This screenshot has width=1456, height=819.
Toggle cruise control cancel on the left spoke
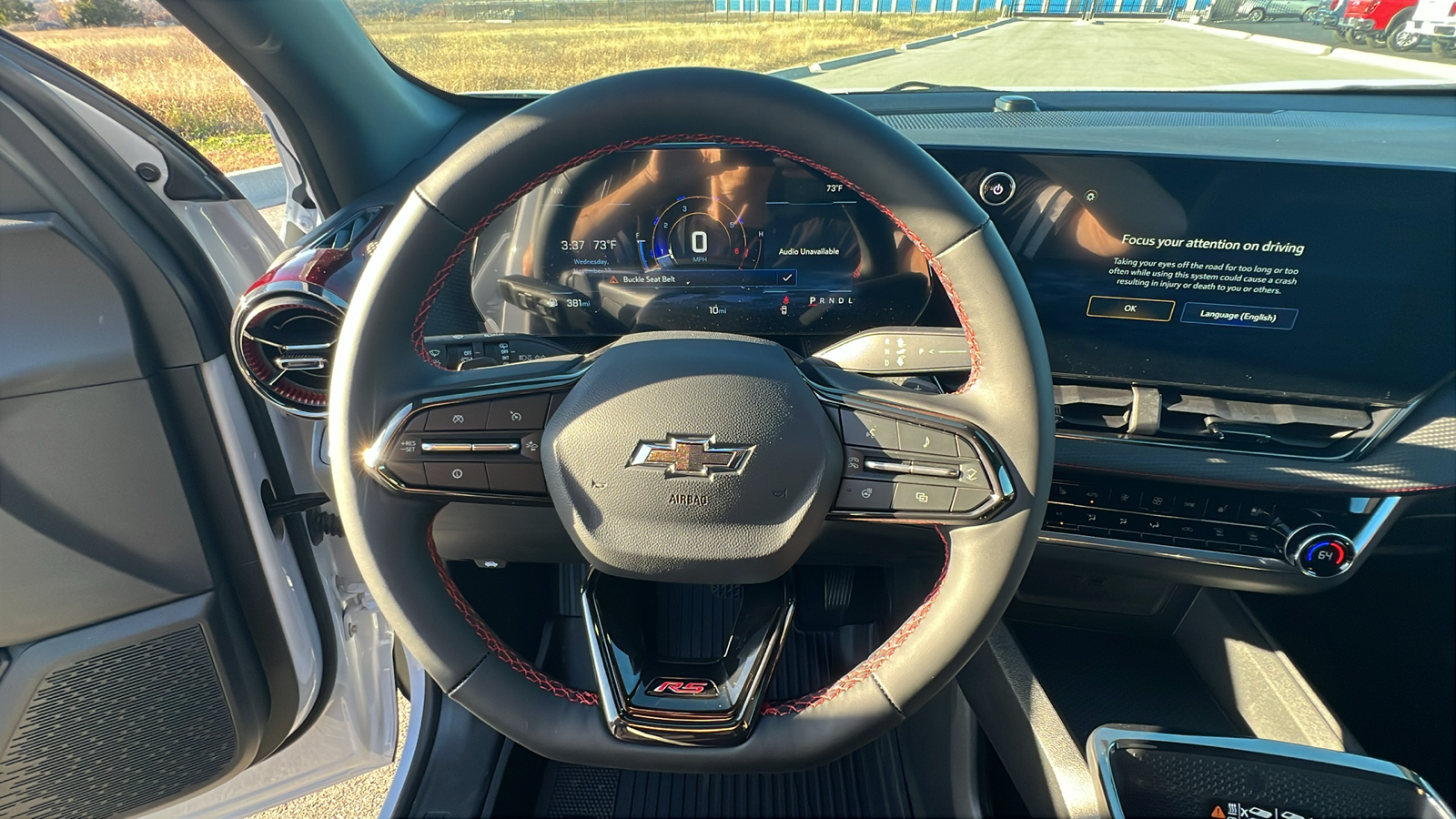tap(458, 419)
